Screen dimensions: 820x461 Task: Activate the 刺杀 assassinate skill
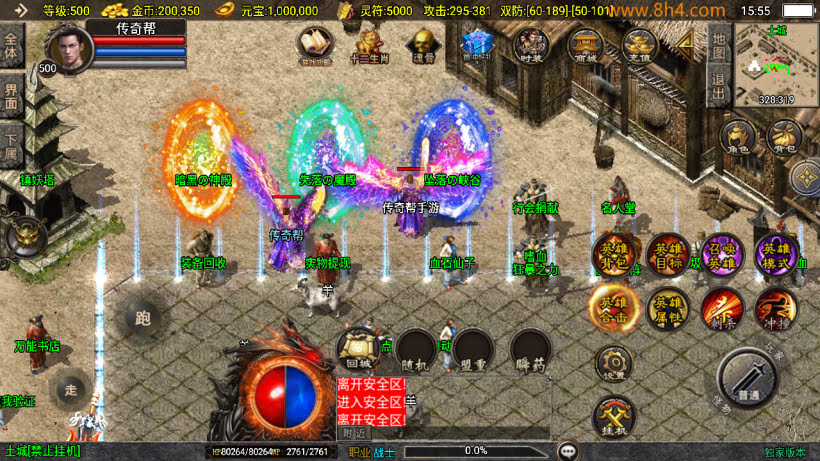click(x=721, y=309)
